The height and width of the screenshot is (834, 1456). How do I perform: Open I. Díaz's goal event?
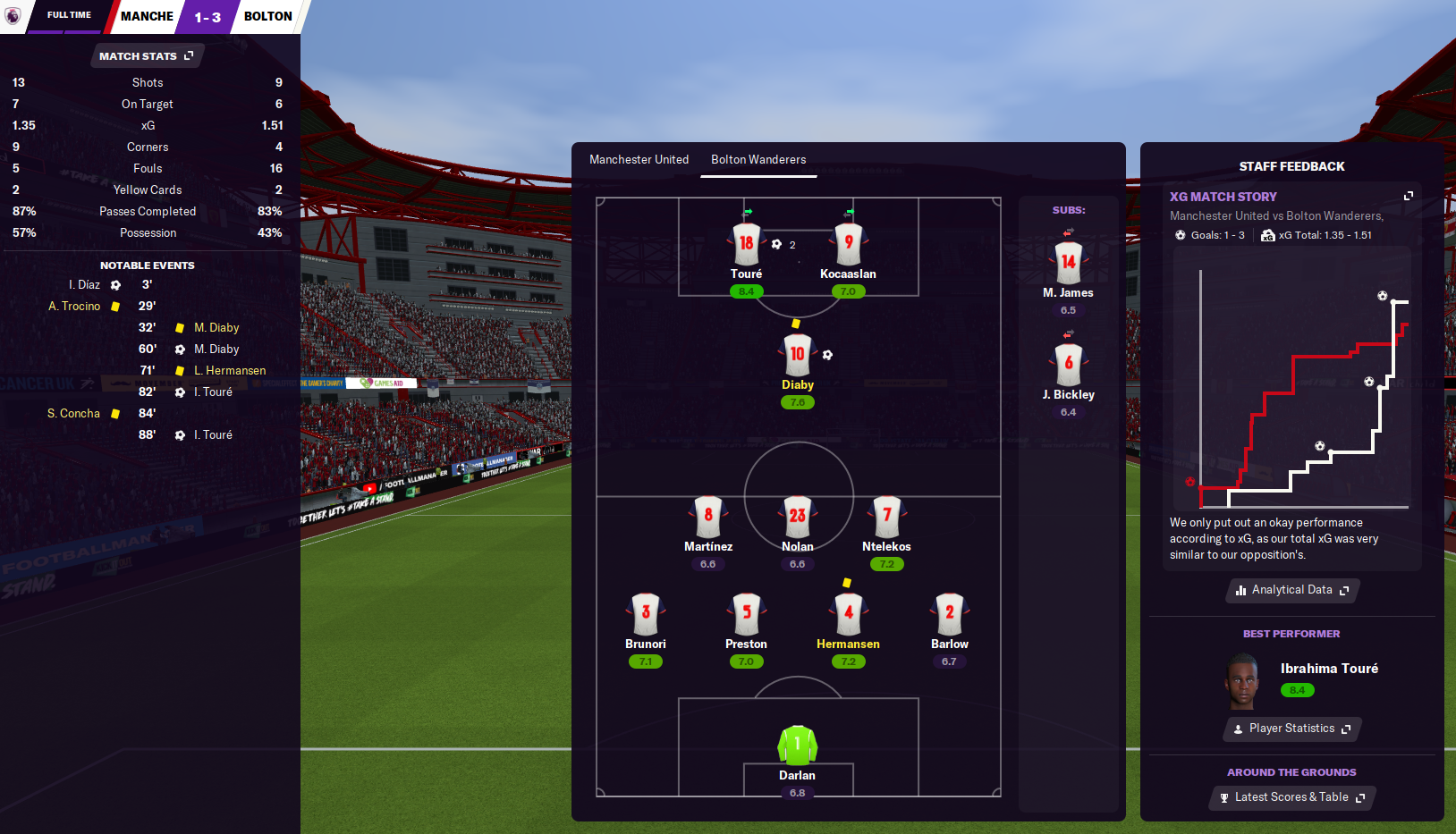[x=85, y=285]
